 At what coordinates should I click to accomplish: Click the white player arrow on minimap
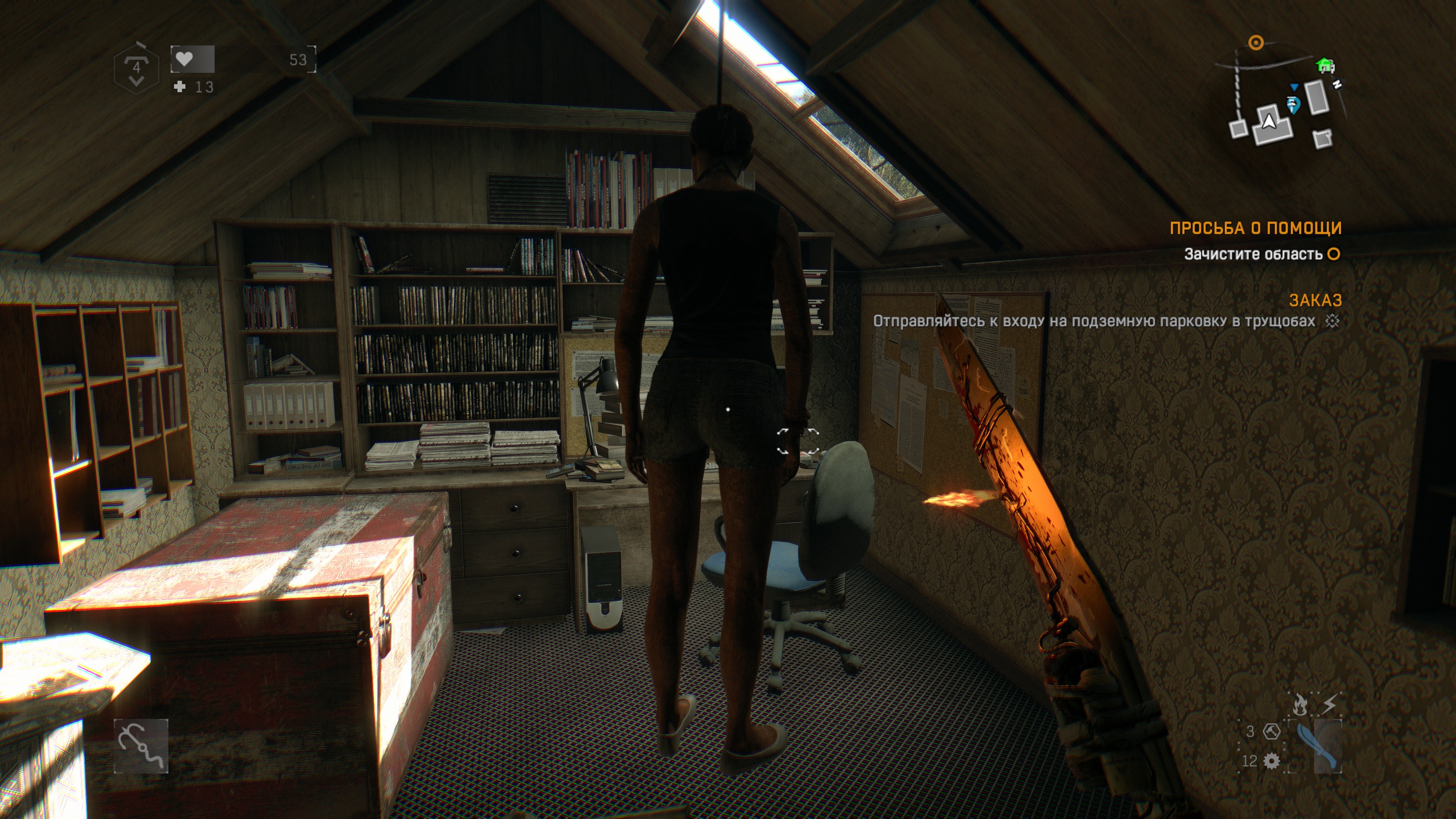coord(1269,121)
